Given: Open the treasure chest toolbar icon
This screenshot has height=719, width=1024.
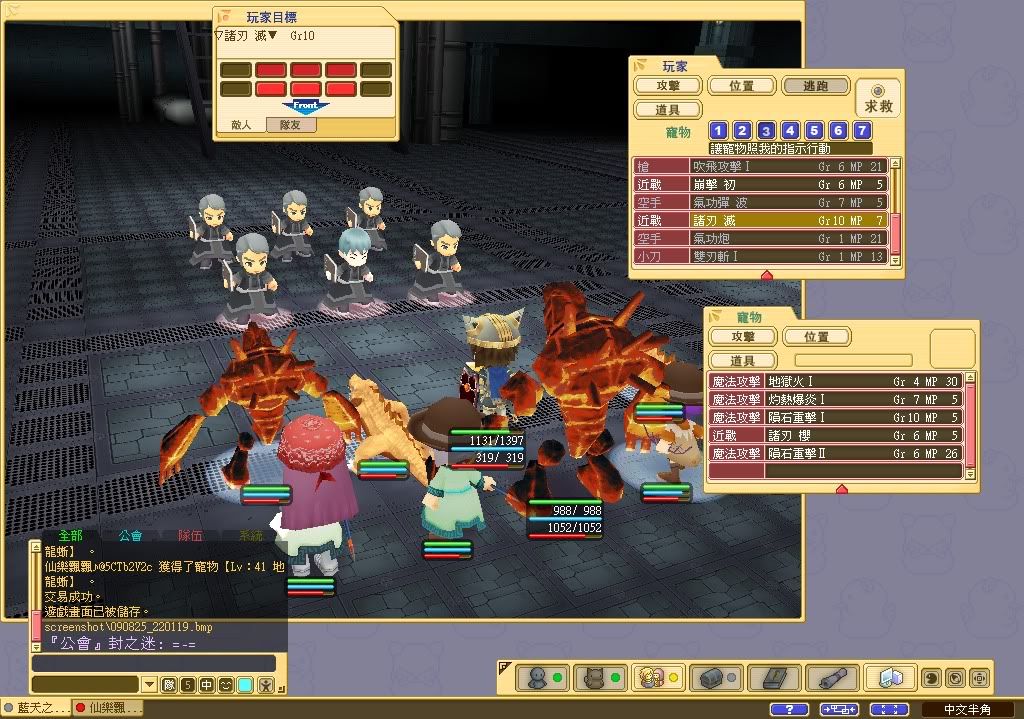Looking at the screenshot, I should pyautogui.click(x=712, y=678).
